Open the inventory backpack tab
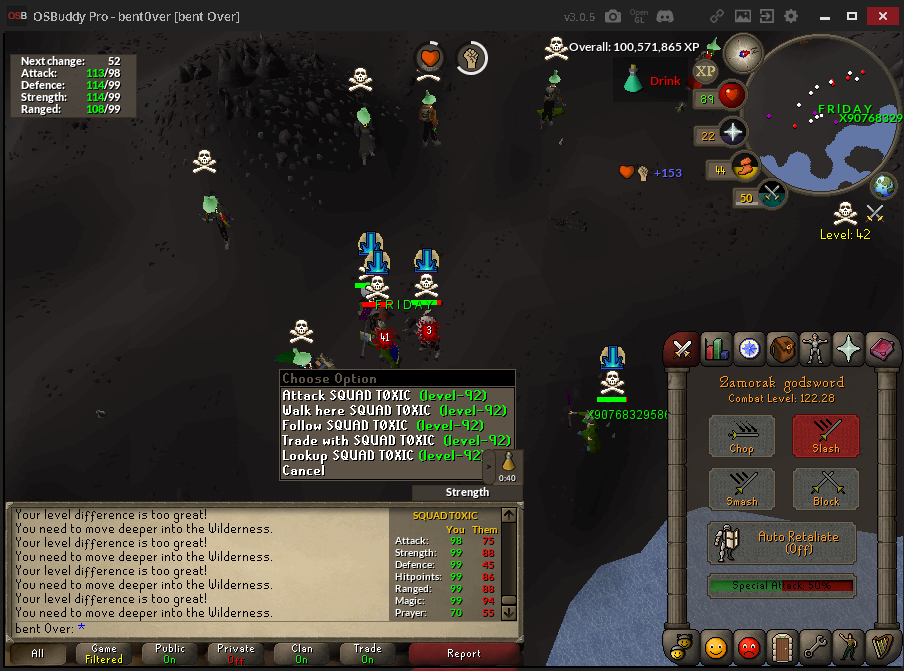 (782, 348)
